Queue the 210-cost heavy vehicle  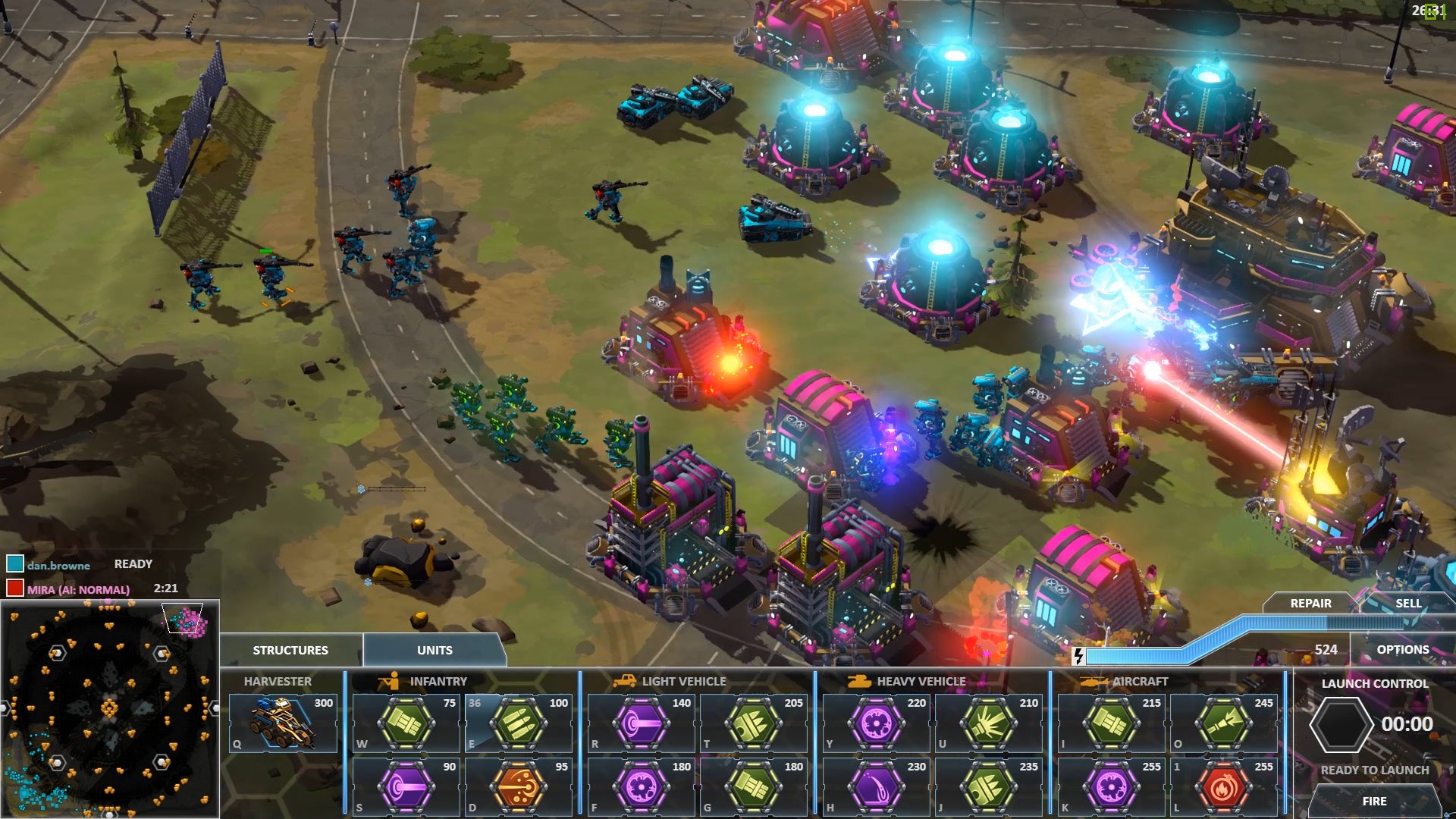tap(989, 723)
